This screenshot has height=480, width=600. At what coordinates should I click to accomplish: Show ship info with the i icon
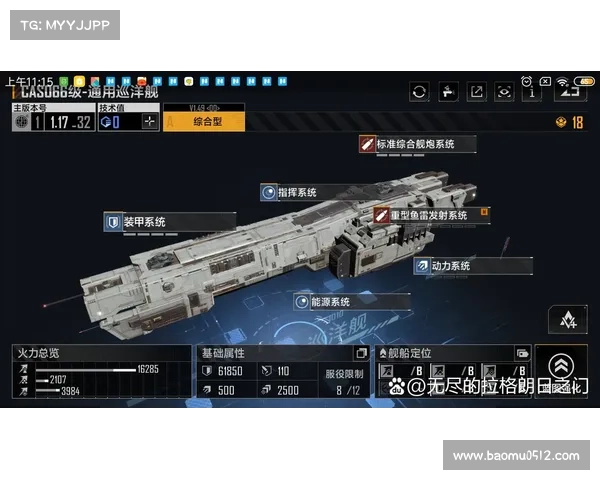click(x=534, y=92)
